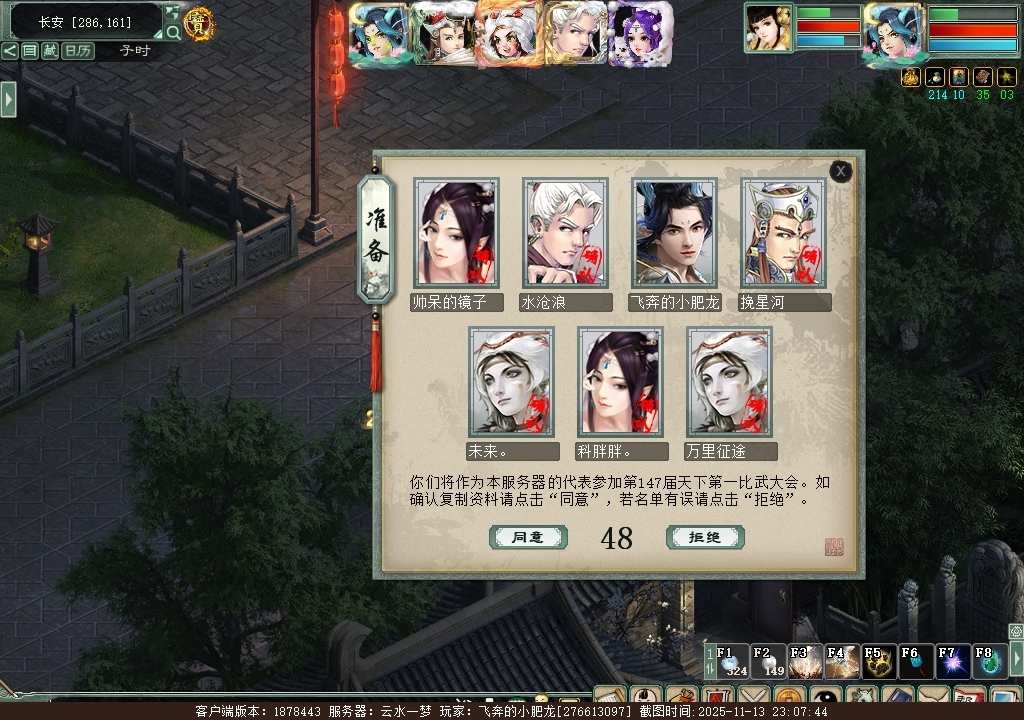Select the 帅呆的镜子 player portrait

[456, 233]
